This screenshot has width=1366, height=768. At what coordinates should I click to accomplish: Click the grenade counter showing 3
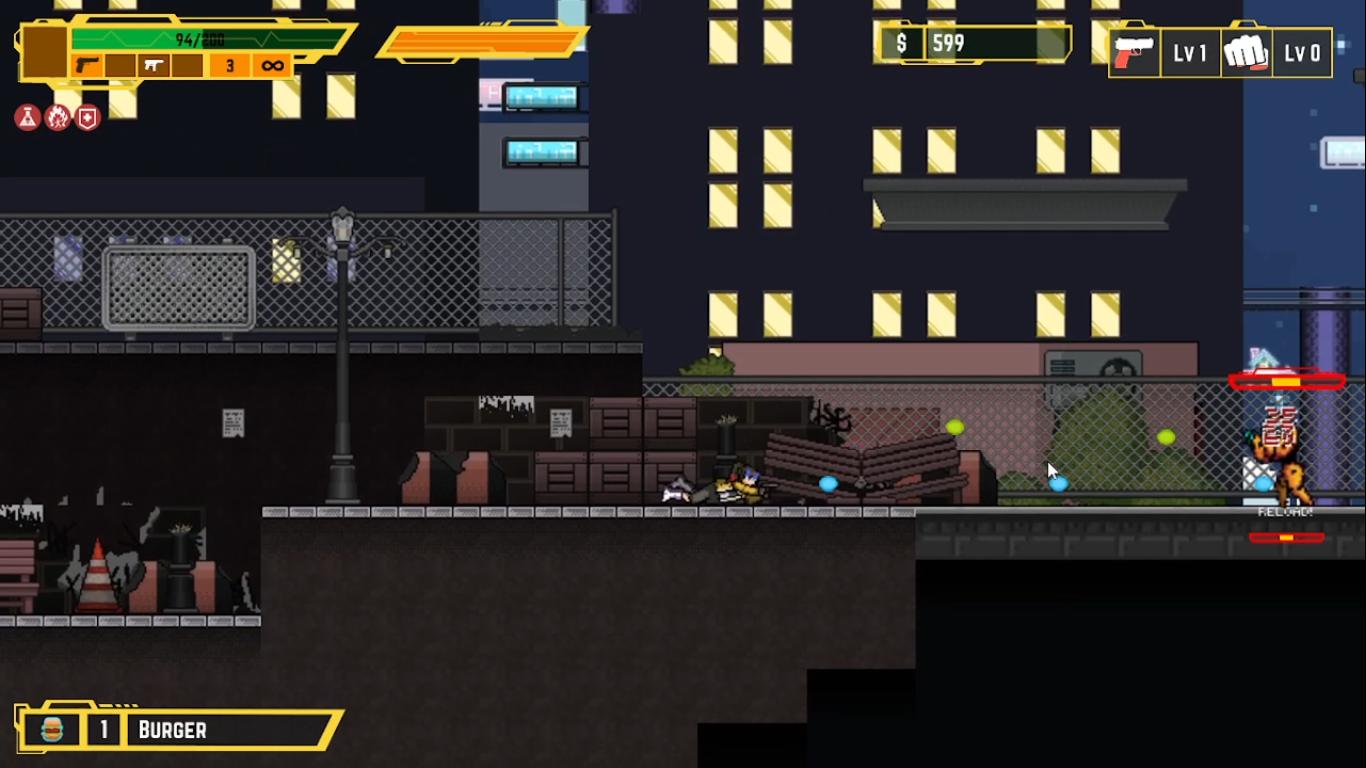pyautogui.click(x=230, y=66)
